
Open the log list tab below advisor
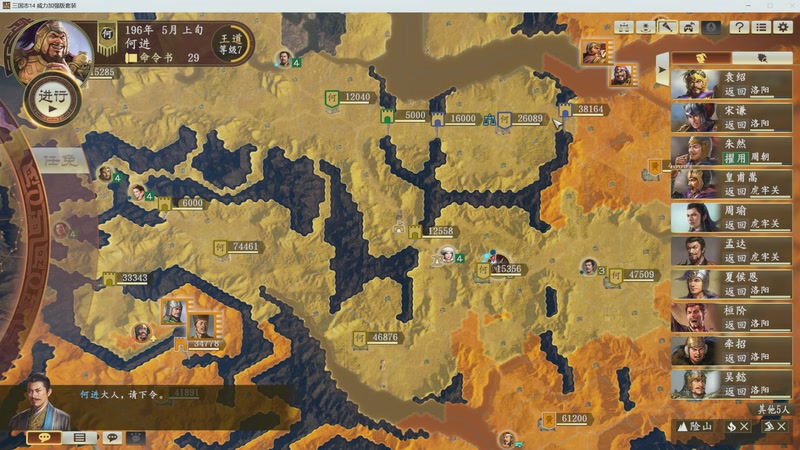79,438
